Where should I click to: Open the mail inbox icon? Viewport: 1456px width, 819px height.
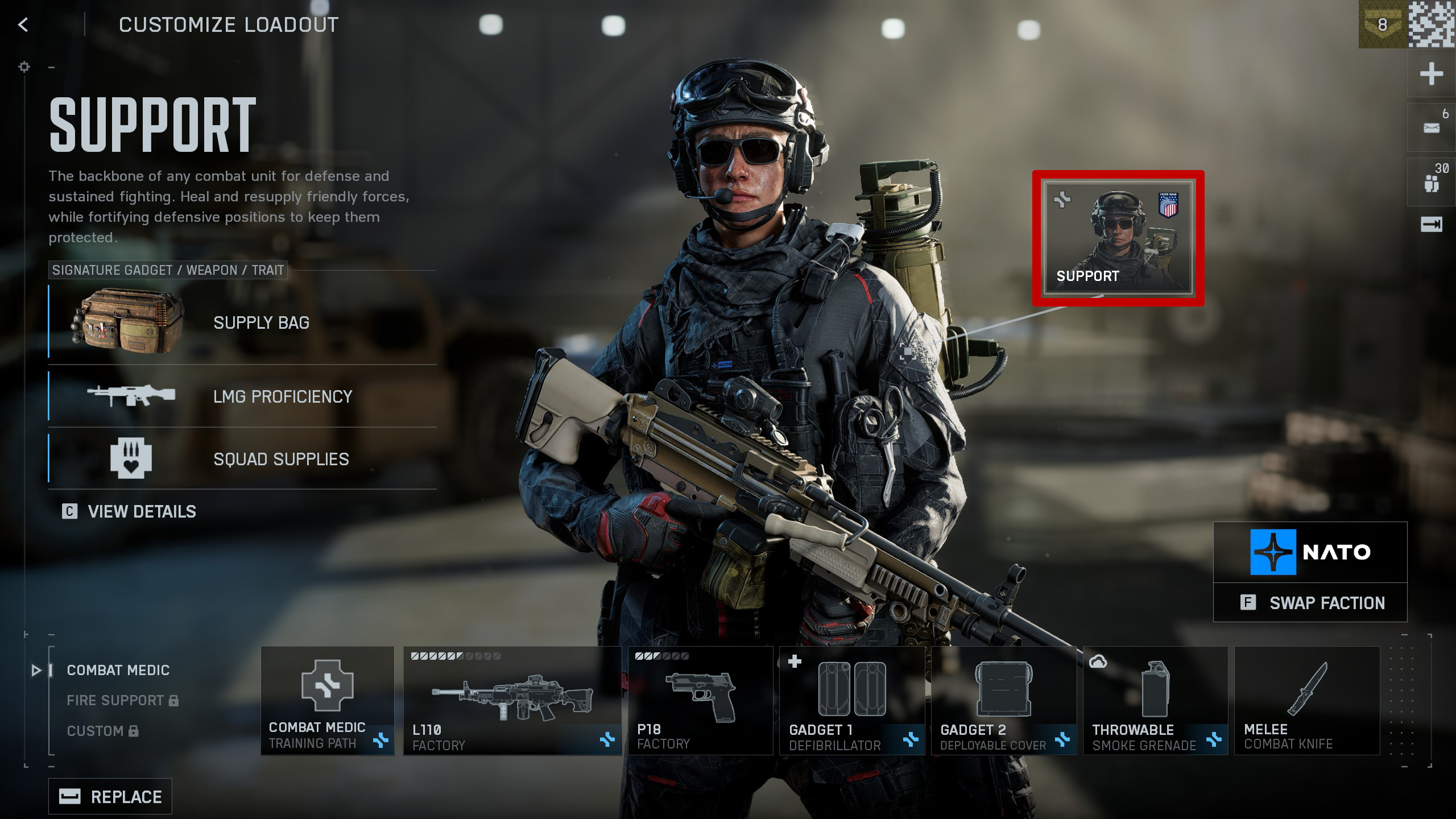coord(1431,128)
